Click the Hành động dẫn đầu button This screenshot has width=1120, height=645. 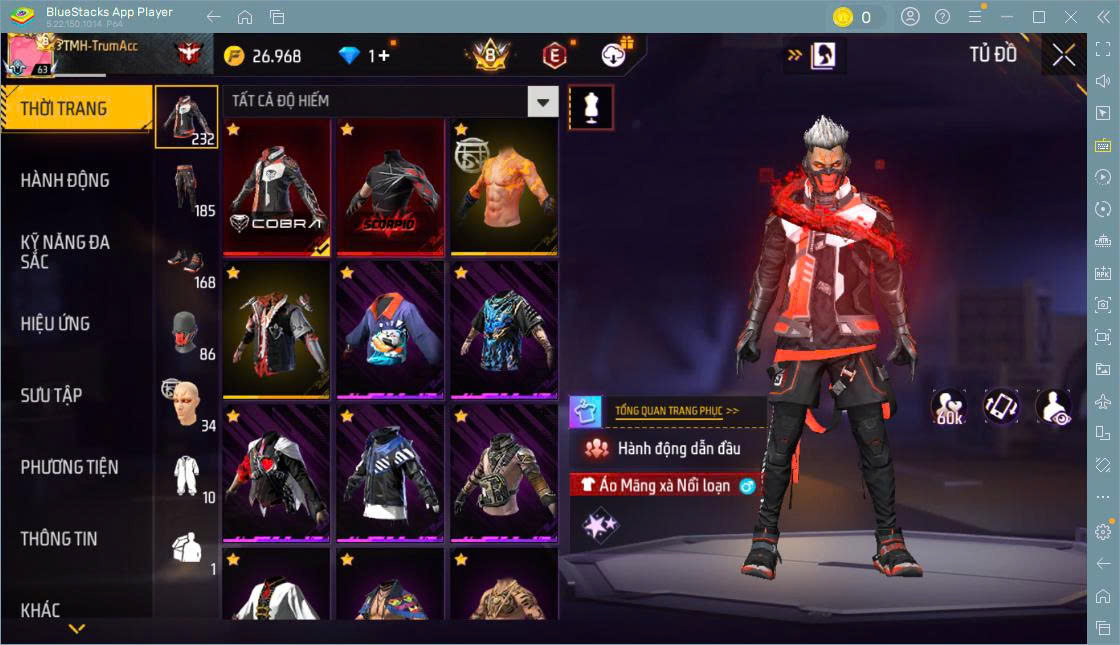click(x=668, y=449)
